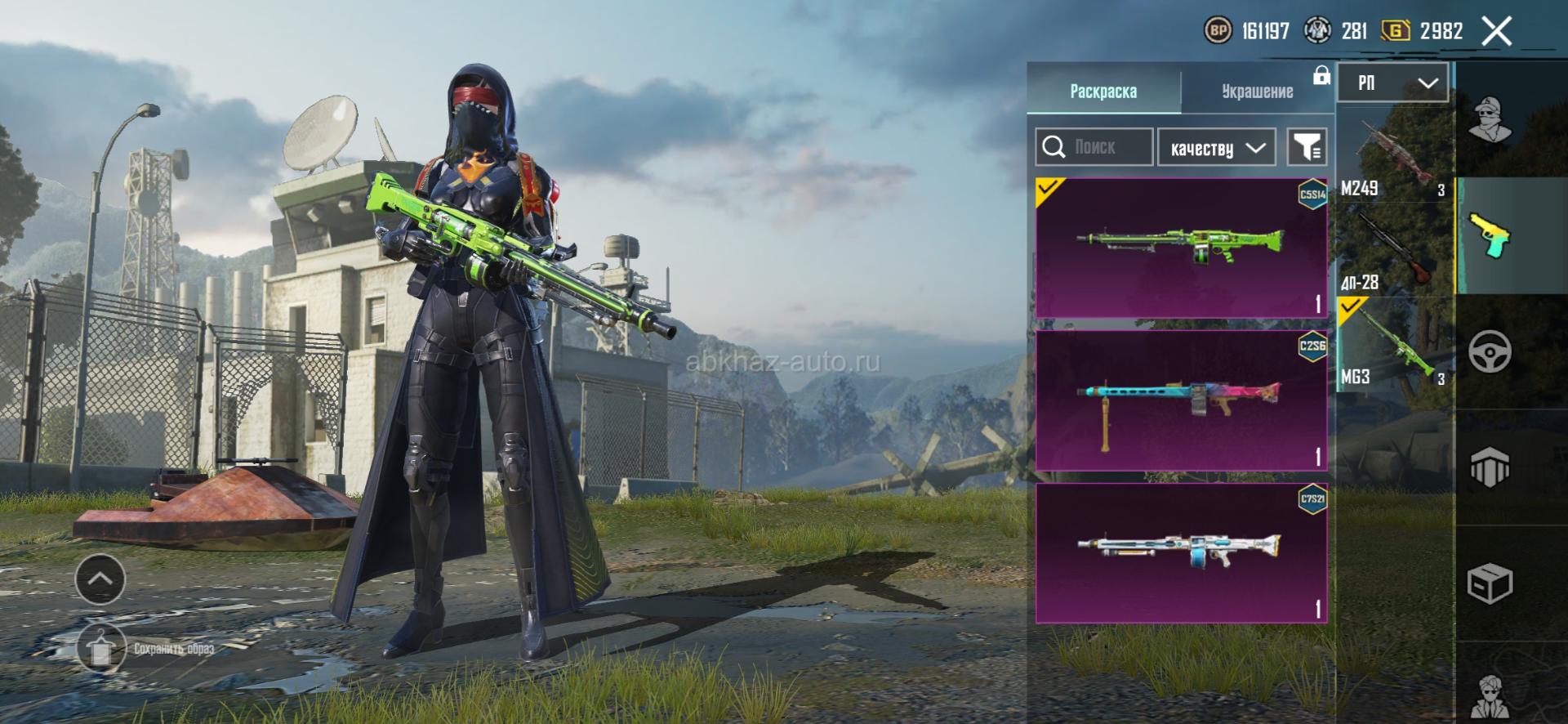
Task: Pick the white MG3 skin card
Action: (1181, 552)
